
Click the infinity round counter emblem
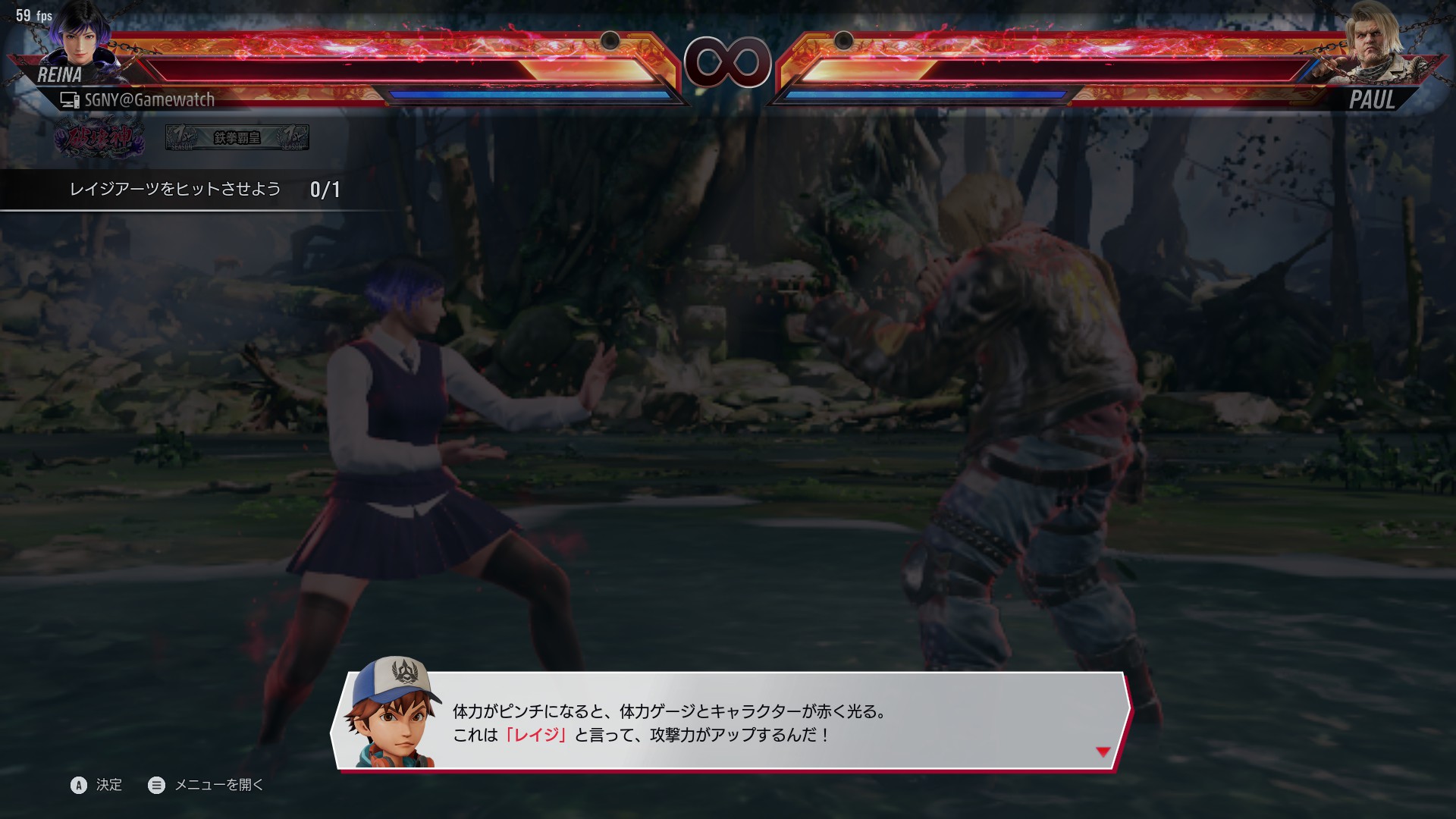pos(727,62)
